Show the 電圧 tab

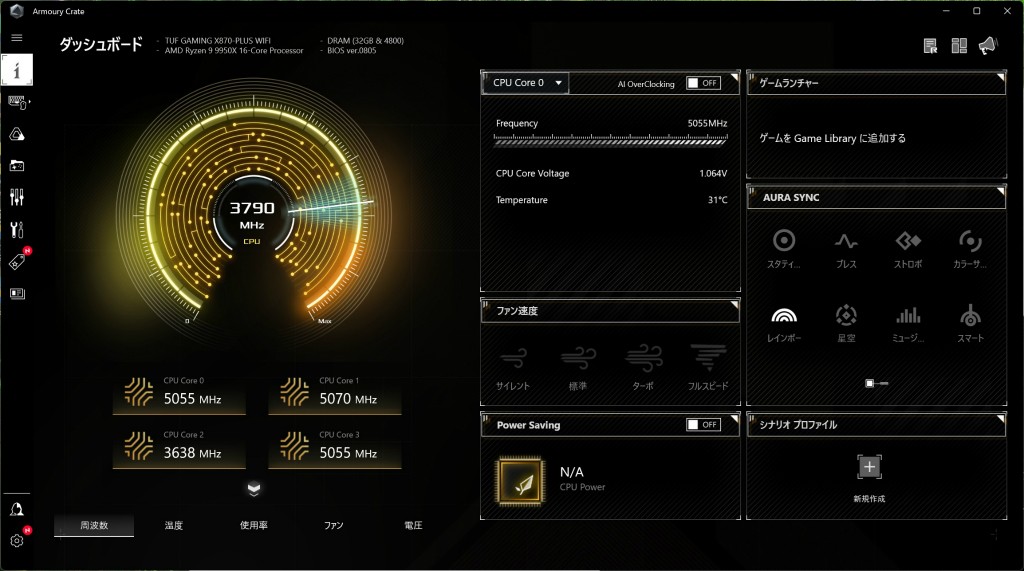tap(413, 525)
